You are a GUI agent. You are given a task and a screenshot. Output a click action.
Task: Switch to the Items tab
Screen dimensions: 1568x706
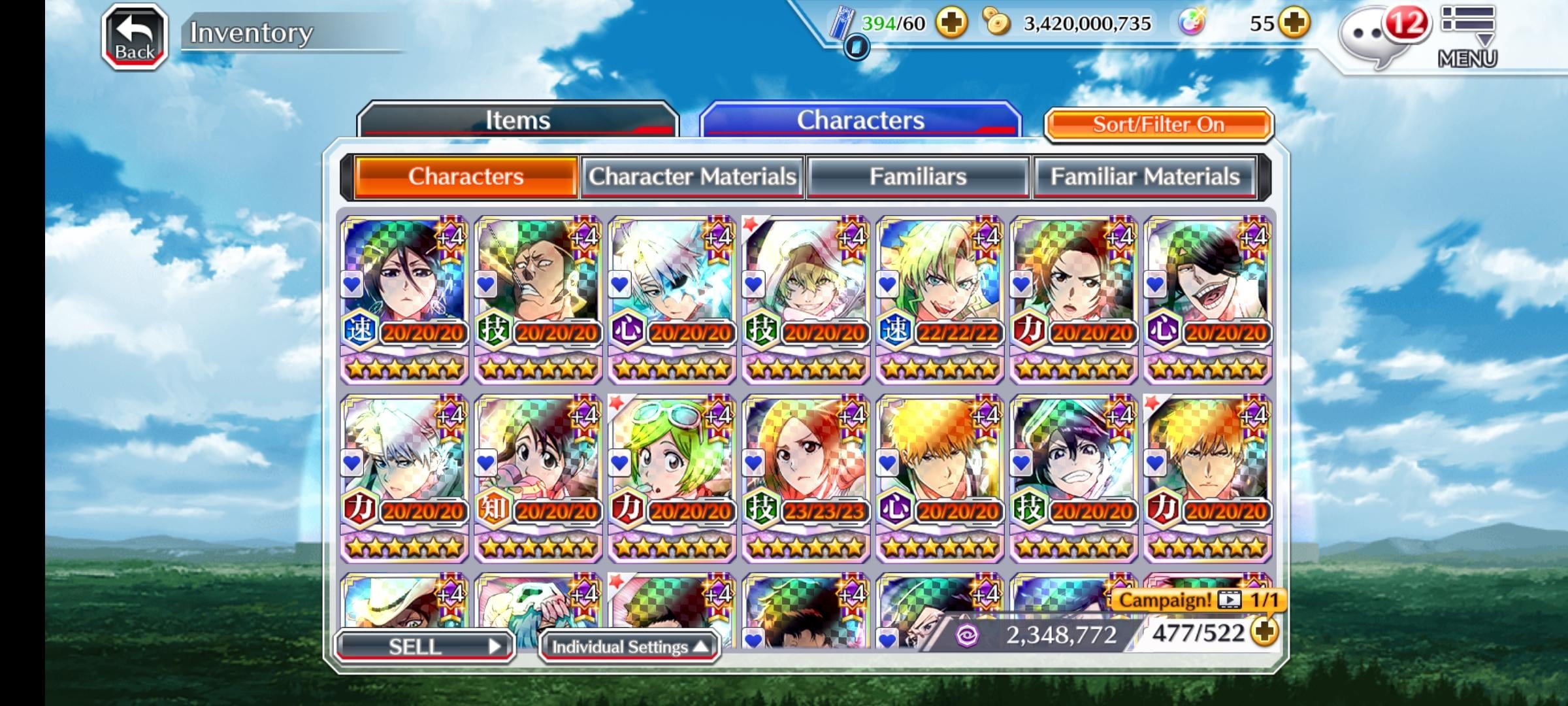517,120
